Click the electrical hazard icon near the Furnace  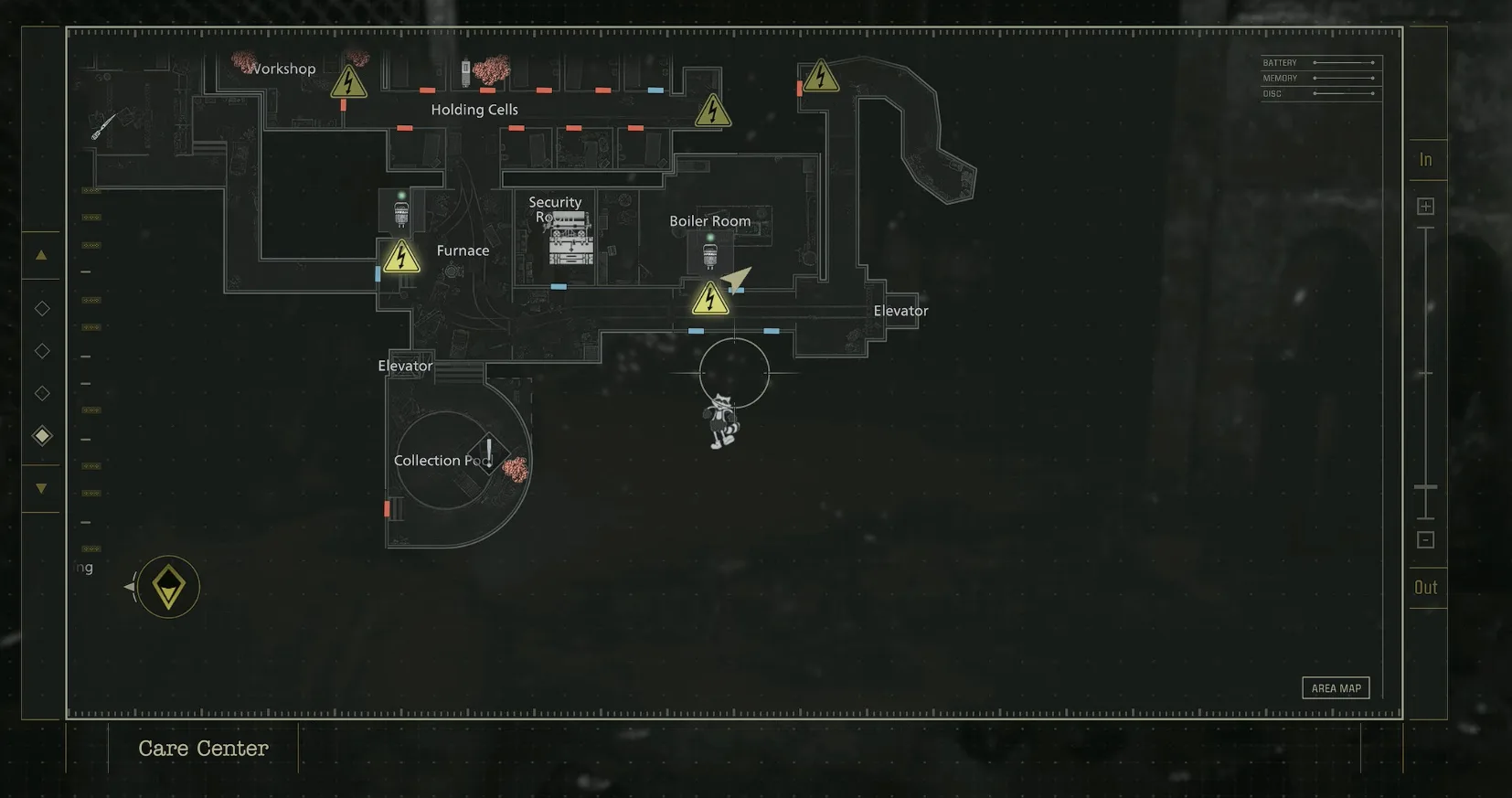[400, 257]
